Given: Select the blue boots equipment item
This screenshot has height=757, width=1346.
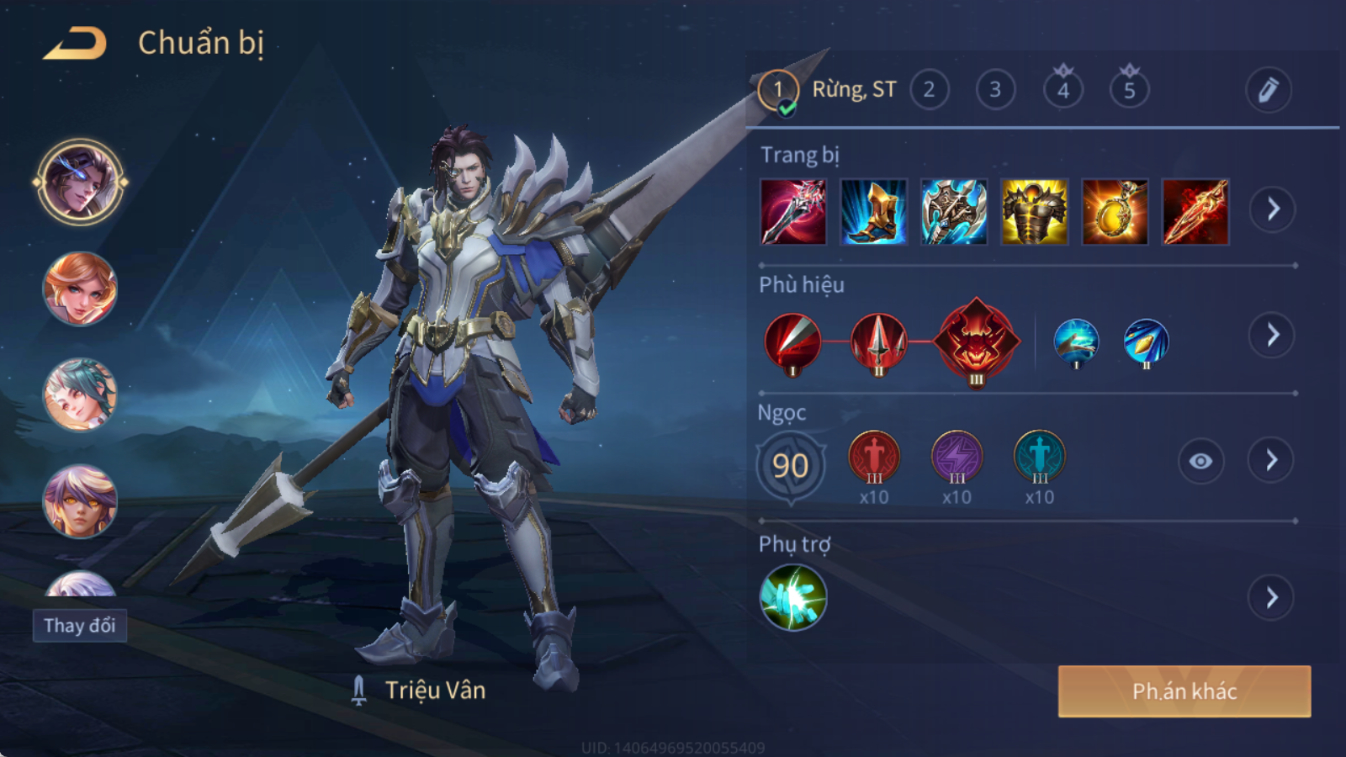Looking at the screenshot, I should click(x=874, y=212).
